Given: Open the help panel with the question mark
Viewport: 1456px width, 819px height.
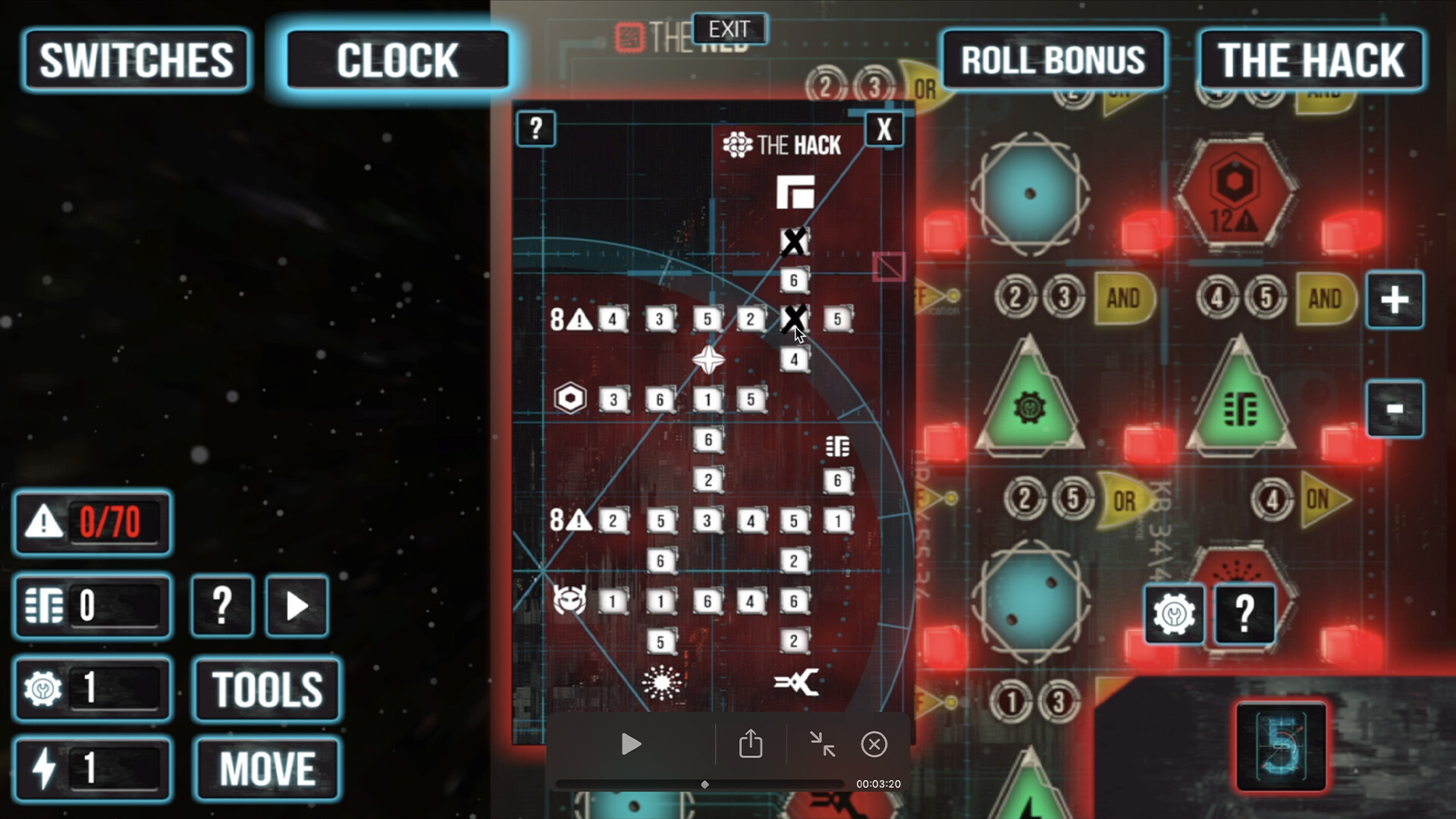Looking at the screenshot, I should tap(536, 129).
